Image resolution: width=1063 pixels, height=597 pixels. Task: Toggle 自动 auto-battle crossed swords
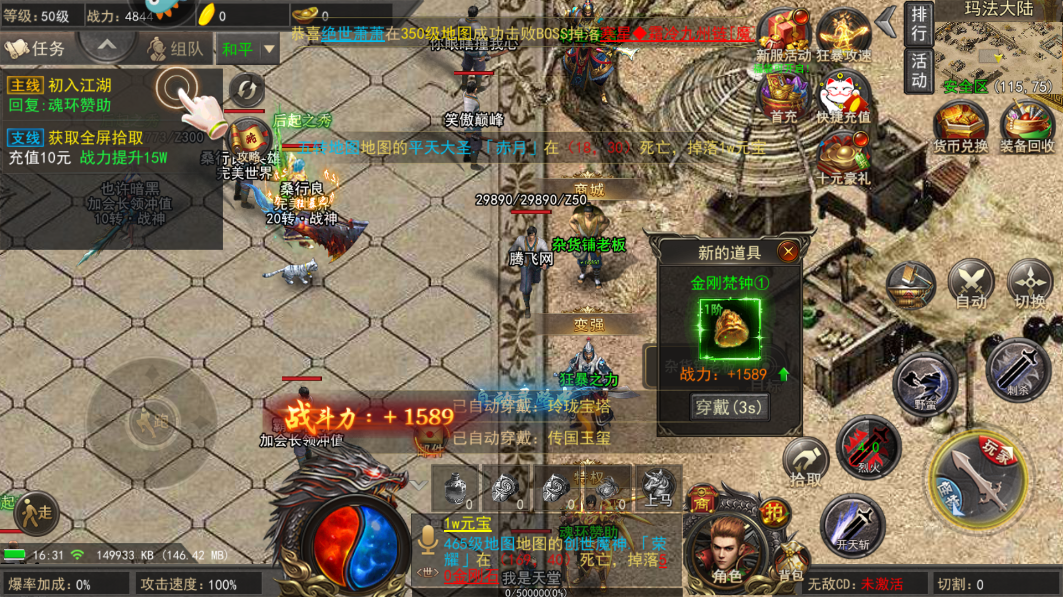[x=971, y=284]
